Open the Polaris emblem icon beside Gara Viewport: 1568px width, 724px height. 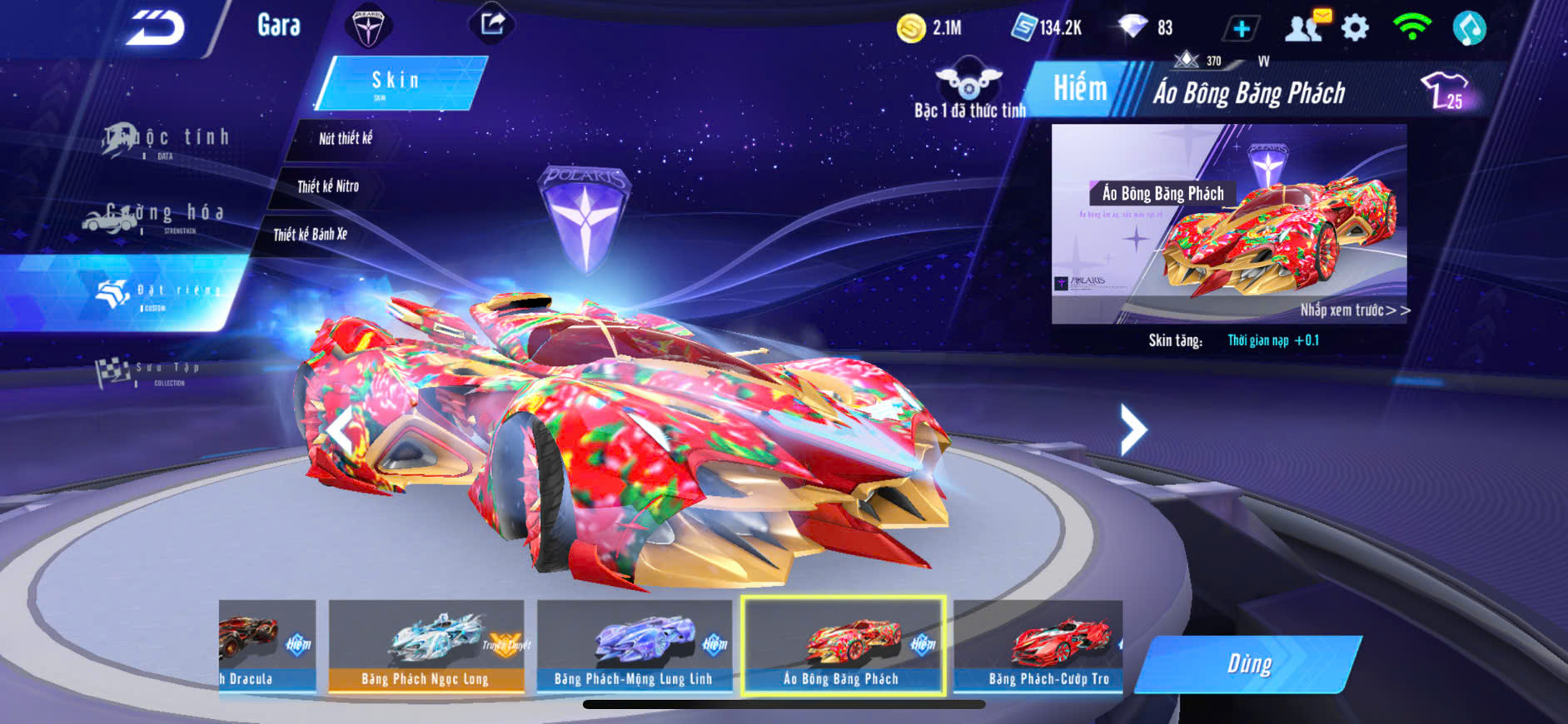pos(367,27)
